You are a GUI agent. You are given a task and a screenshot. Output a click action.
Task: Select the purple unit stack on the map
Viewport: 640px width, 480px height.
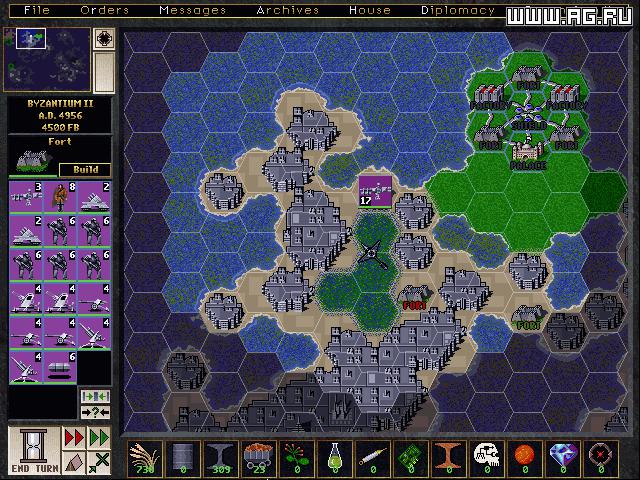tap(375, 189)
